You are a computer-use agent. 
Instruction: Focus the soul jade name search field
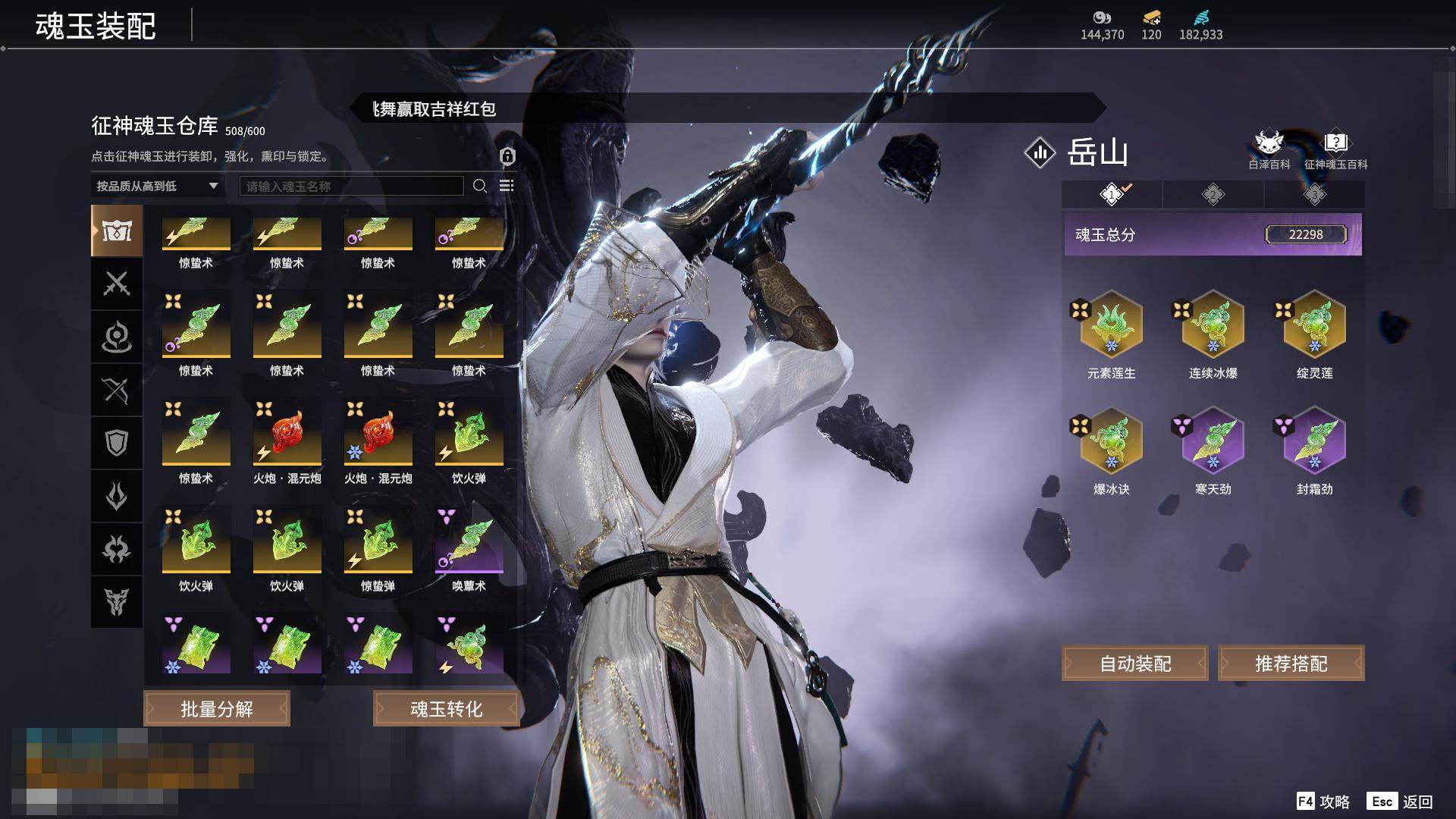pos(351,186)
